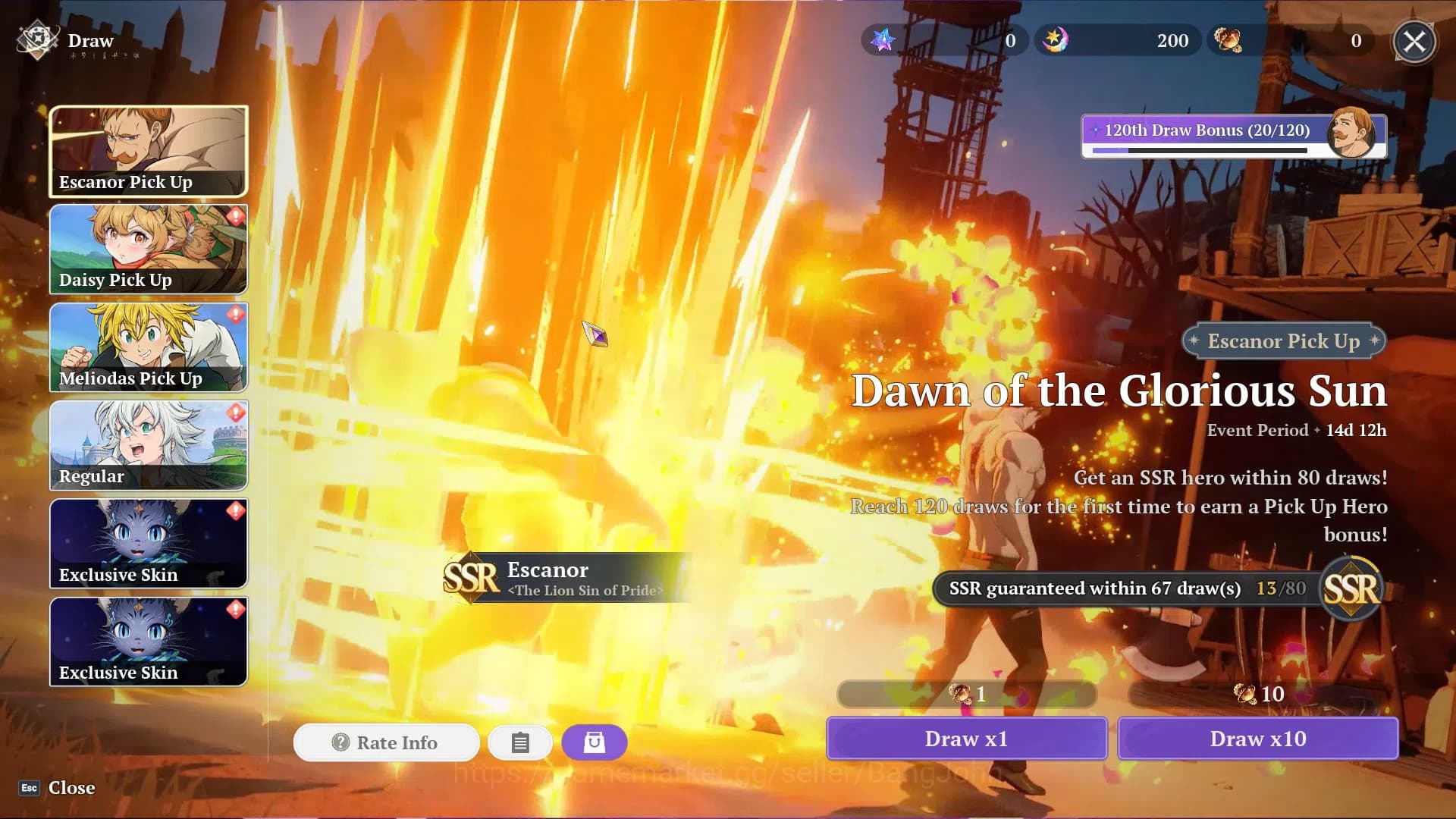Screen dimensions: 1456x819
Task: Choose the Regular draw banner
Action: [x=149, y=445]
